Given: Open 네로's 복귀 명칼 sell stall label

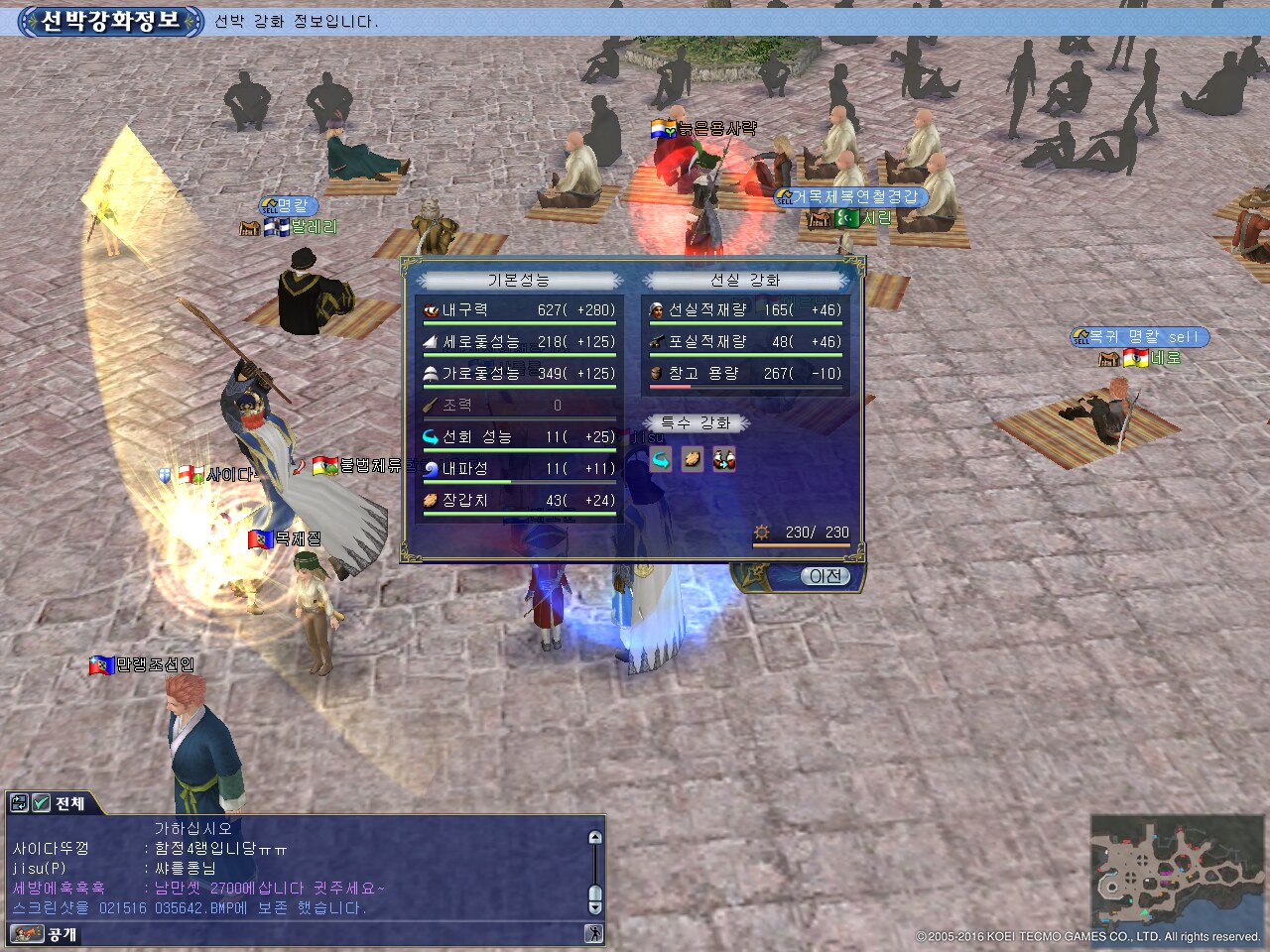Looking at the screenshot, I should (x=1140, y=337).
